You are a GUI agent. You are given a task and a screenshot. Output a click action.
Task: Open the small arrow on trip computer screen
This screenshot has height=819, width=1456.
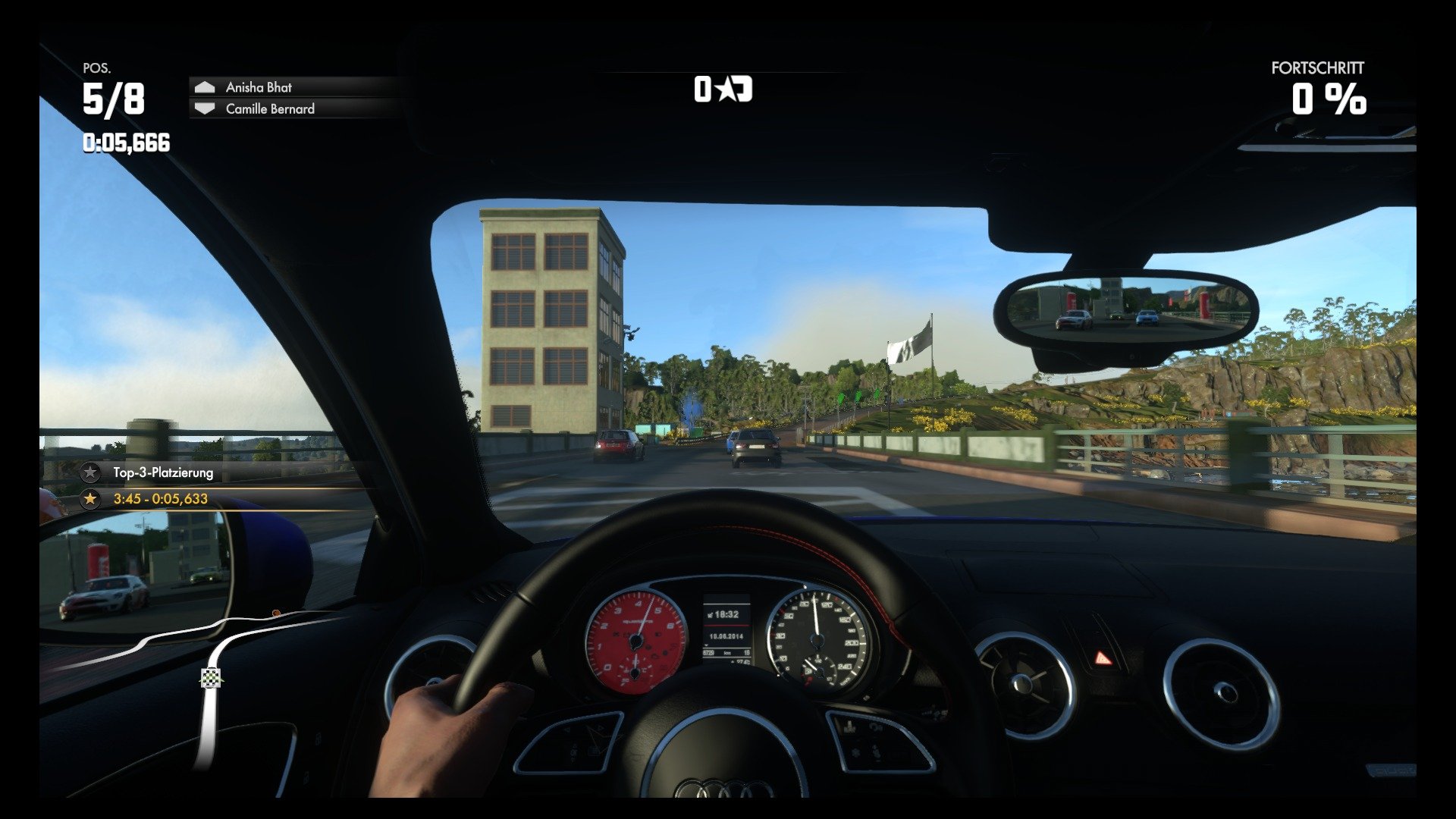click(706, 645)
